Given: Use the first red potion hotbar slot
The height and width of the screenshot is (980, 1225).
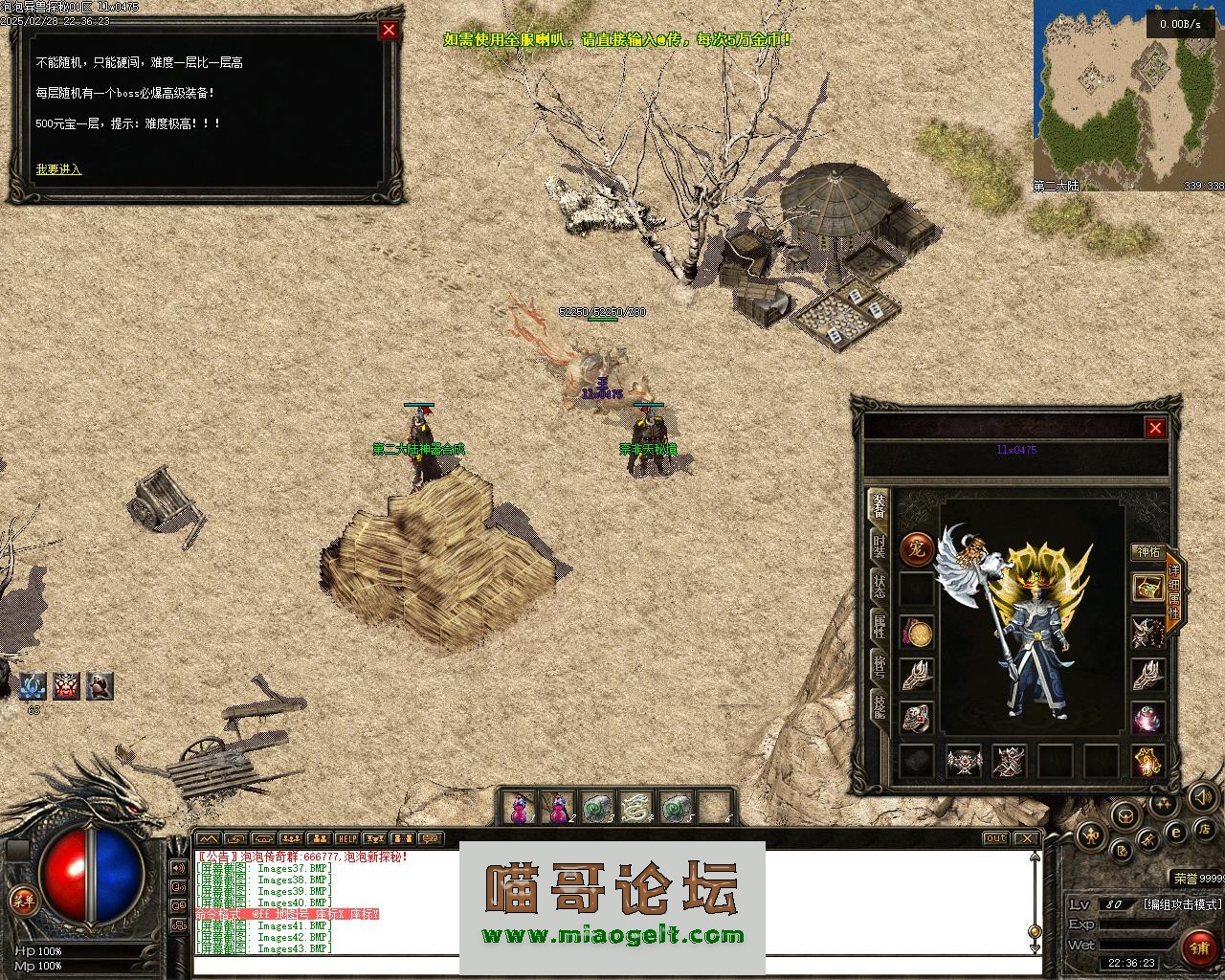Looking at the screenshot, I should click(519, 809).
